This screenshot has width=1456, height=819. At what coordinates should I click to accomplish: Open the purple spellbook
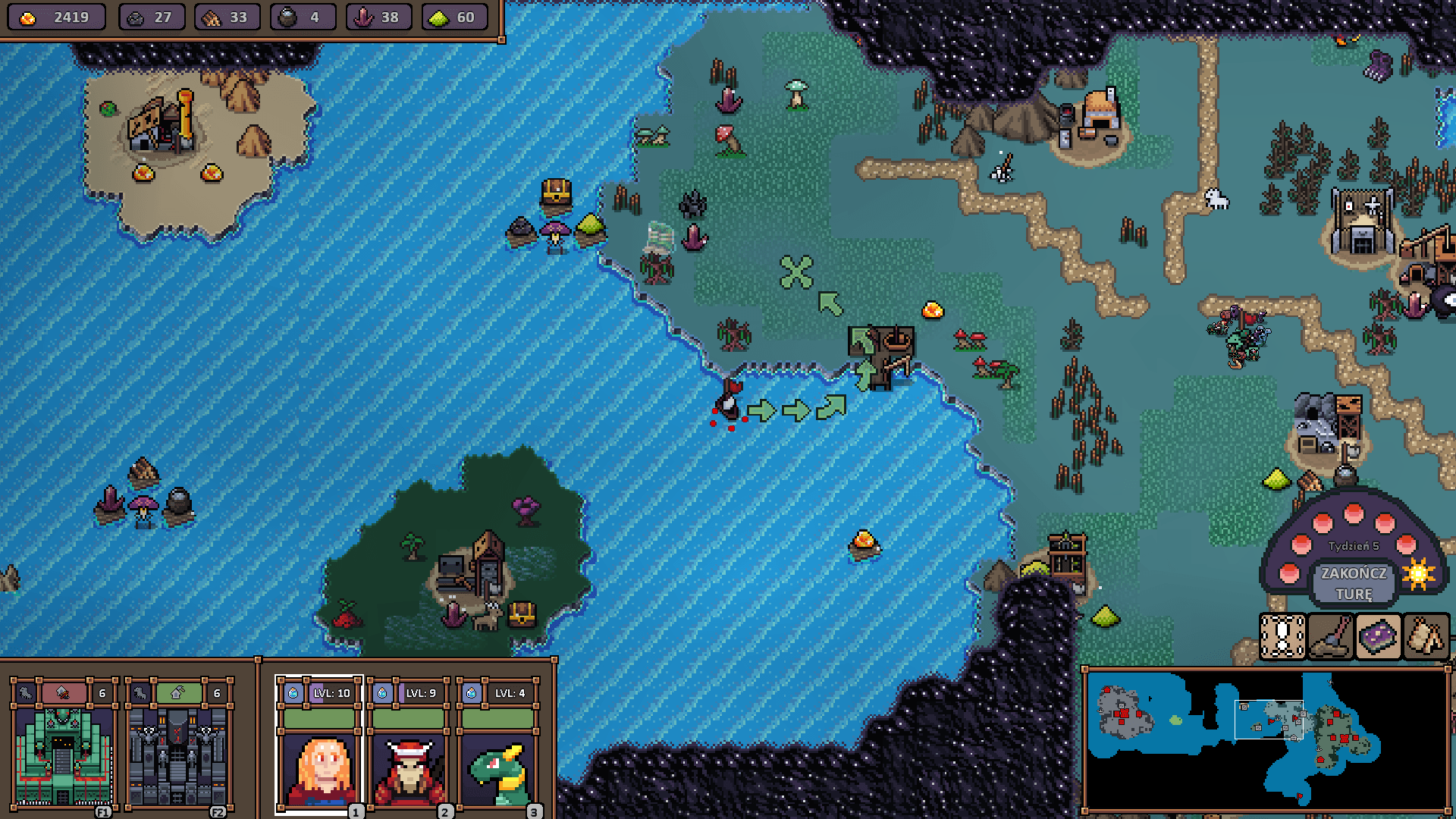point(1378,636)
